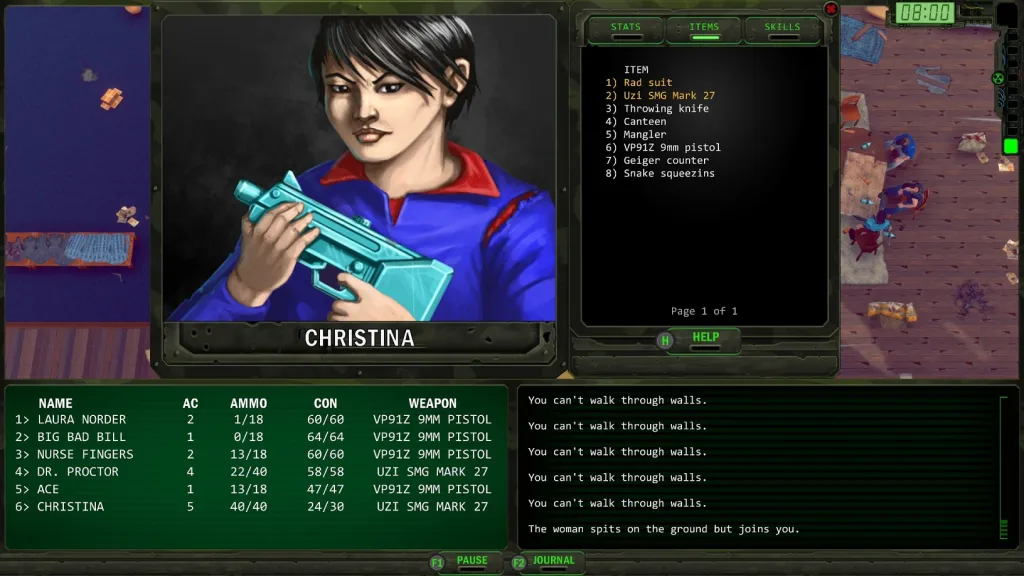Select Ace in the party list
Screen dimensions: 1024x576
[48, 489]
